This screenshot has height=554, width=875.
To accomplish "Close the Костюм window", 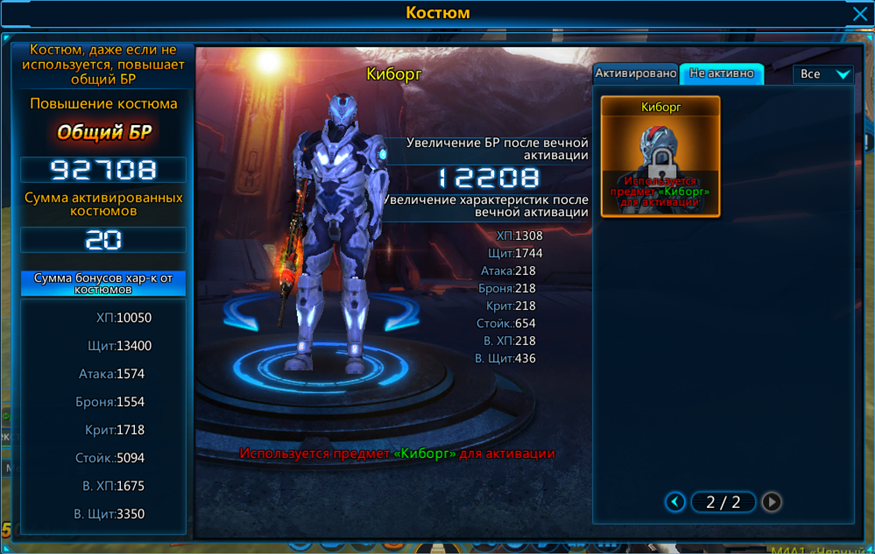I will coord(859,14).
